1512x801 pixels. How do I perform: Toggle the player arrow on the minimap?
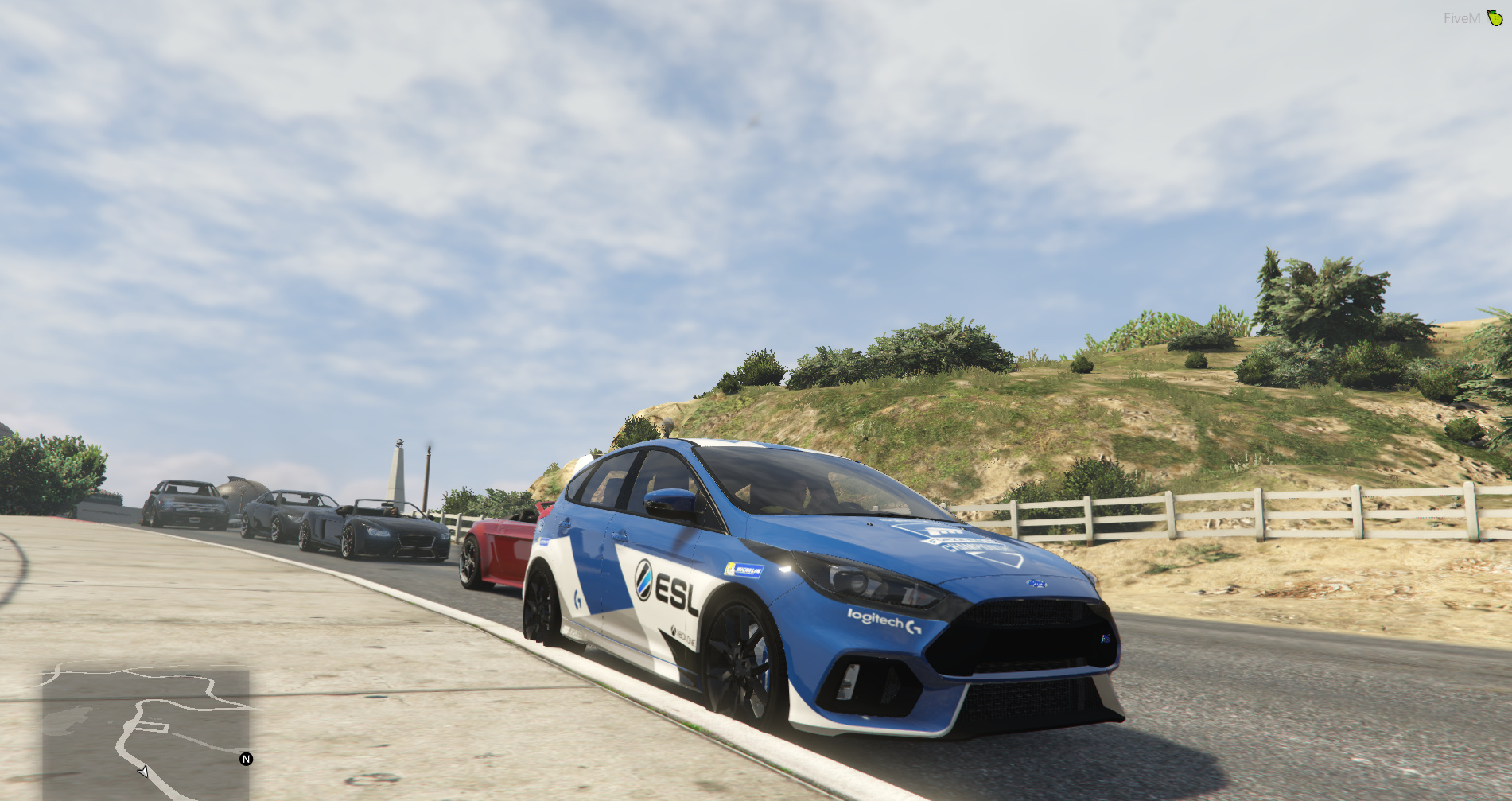tap(142, 772)
